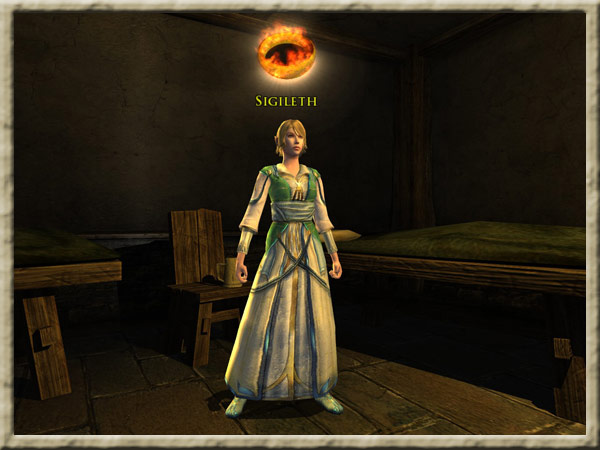This screenshot has width=600, height=450.
Task: Select the Sigileth nameplate
Action: point(285,101)
